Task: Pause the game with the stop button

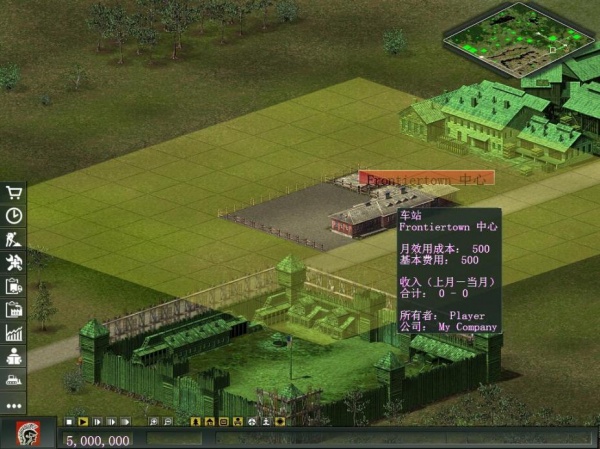Action: 69,422
